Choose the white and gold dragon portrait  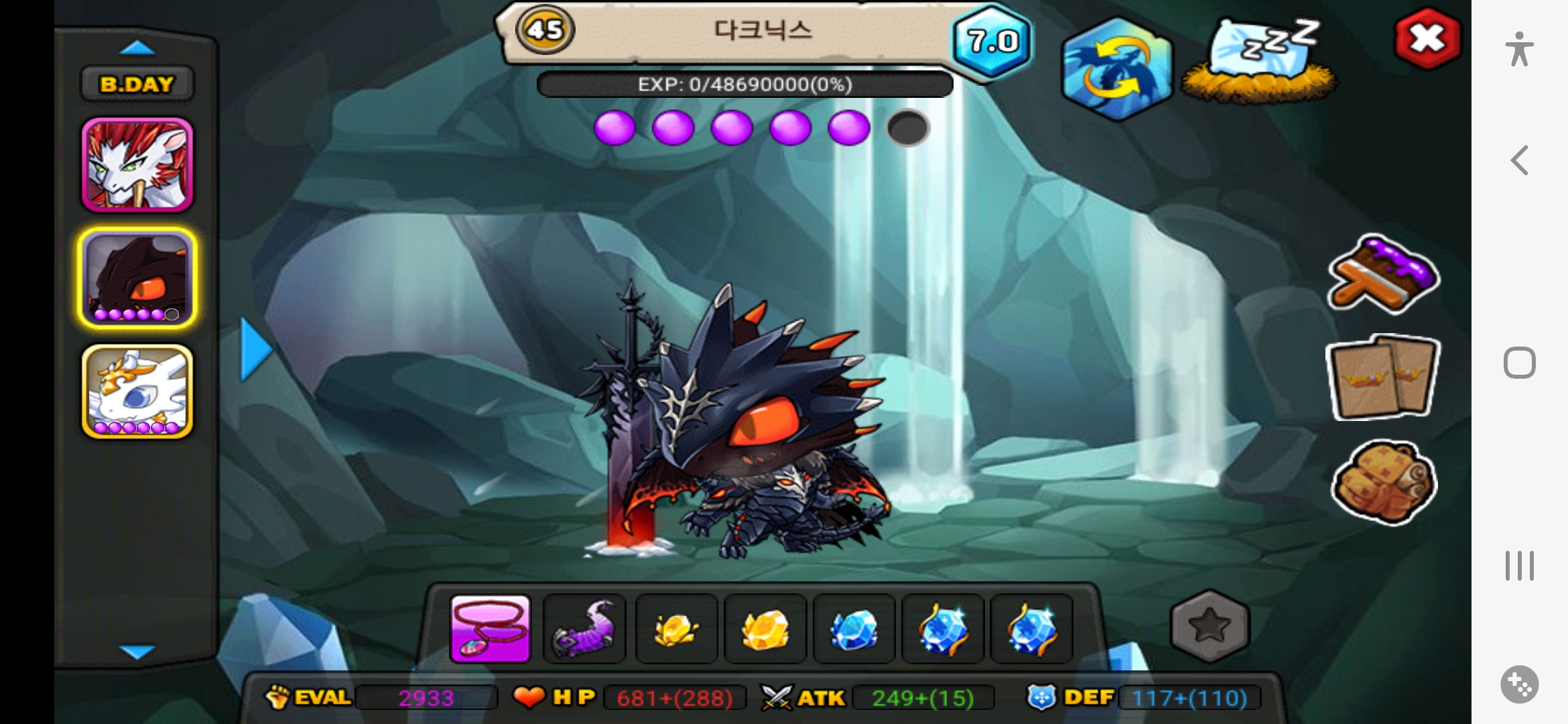pyautogui.click(x=137, y=391)
